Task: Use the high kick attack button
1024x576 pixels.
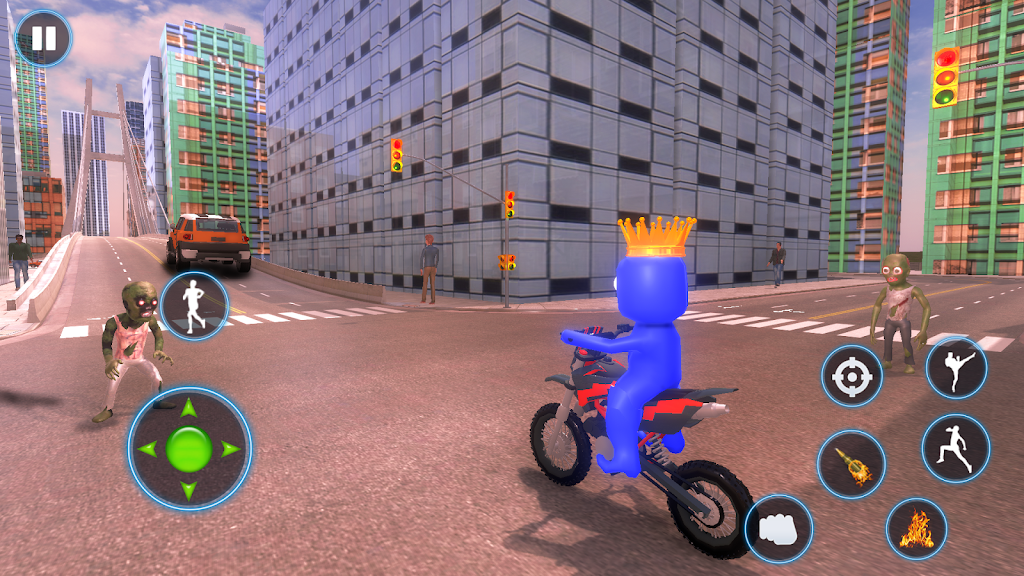Action: [955, 367]
